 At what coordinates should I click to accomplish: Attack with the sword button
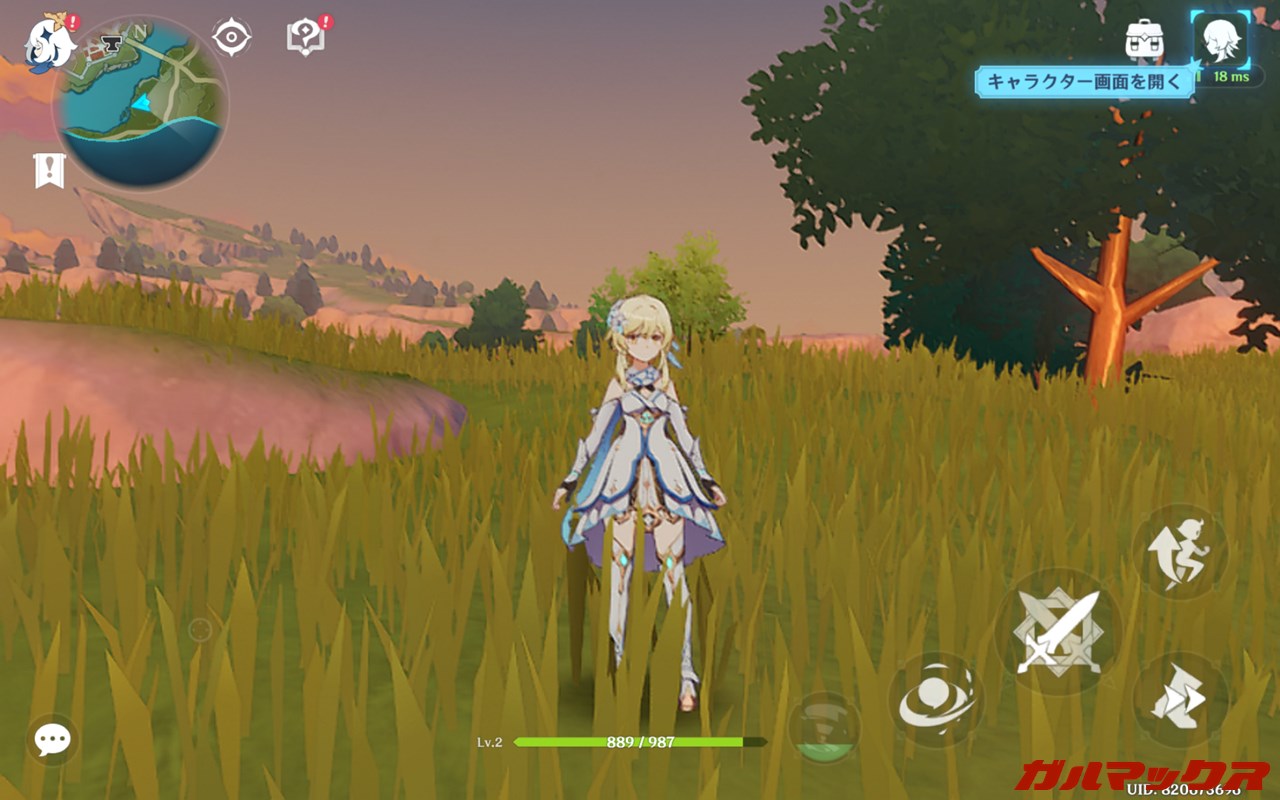[1057, 631]
